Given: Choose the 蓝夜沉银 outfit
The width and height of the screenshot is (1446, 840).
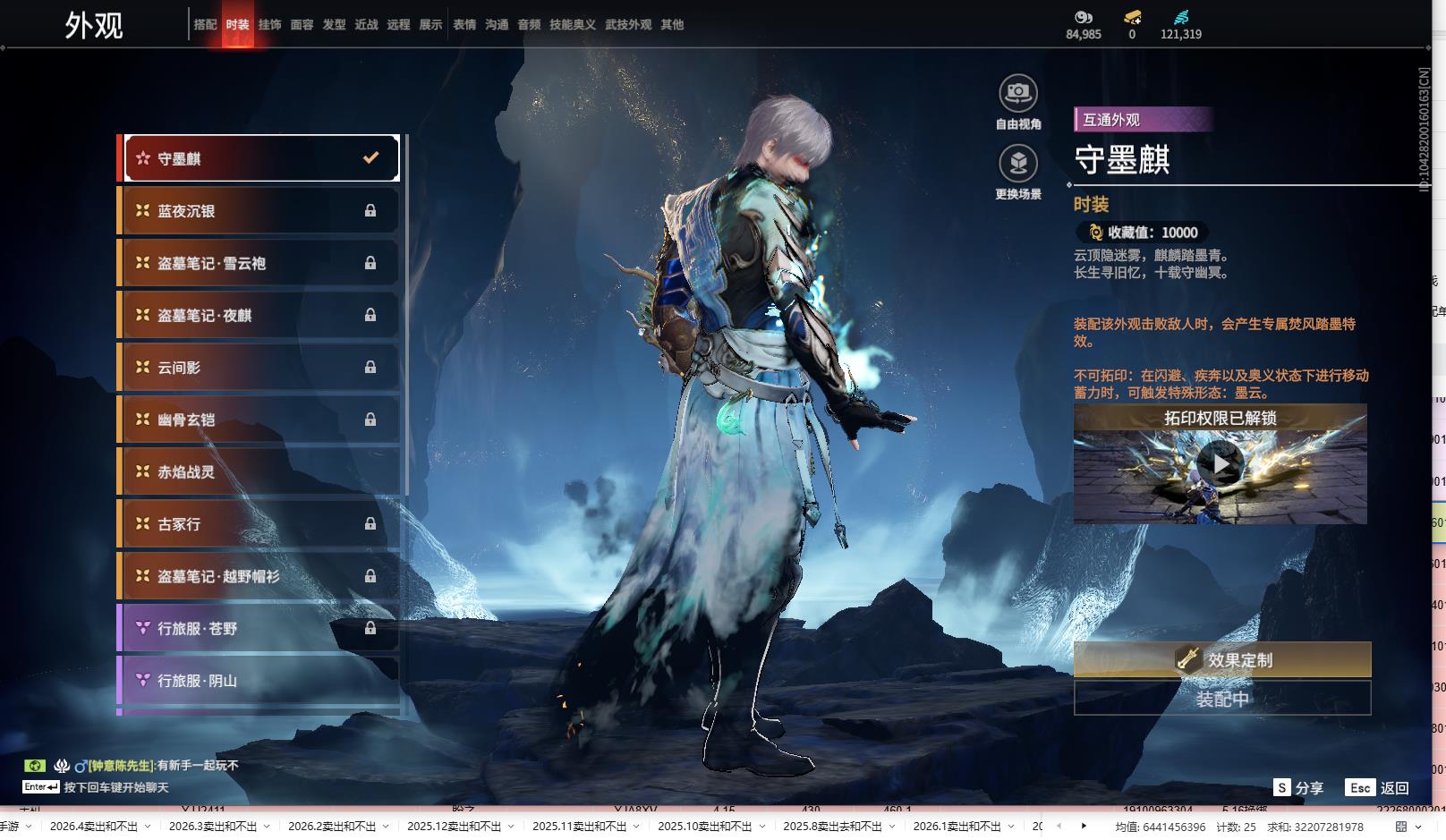Looking at the screenshot, I should (x=259, y=211).
